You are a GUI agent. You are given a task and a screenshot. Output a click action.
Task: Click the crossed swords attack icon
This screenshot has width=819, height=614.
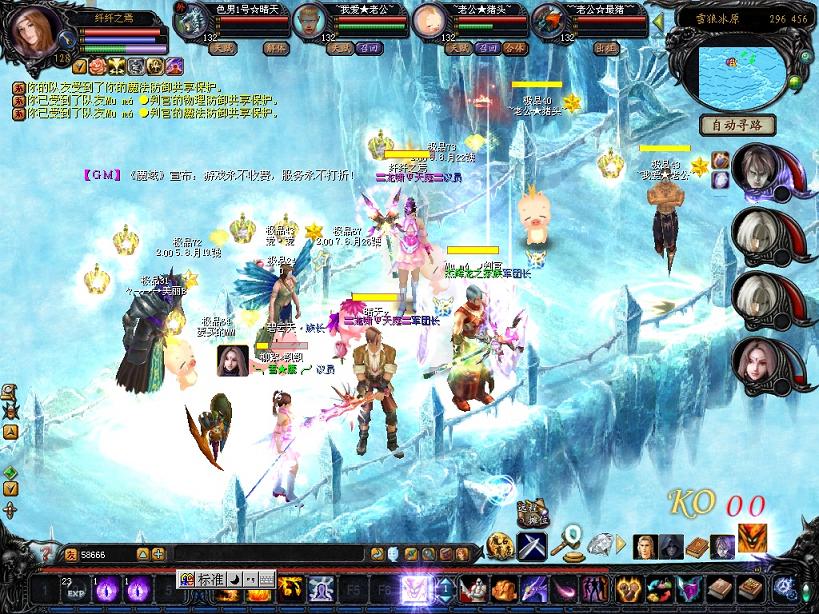pos(529,546)
